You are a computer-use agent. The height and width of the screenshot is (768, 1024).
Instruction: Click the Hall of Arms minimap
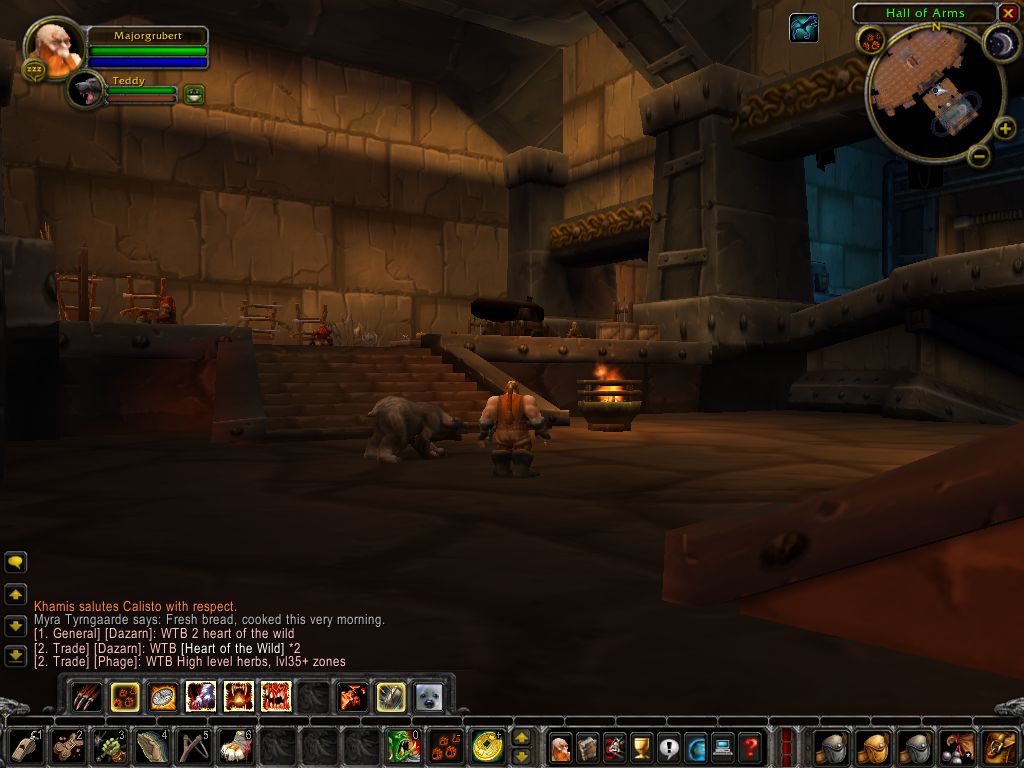935,95
